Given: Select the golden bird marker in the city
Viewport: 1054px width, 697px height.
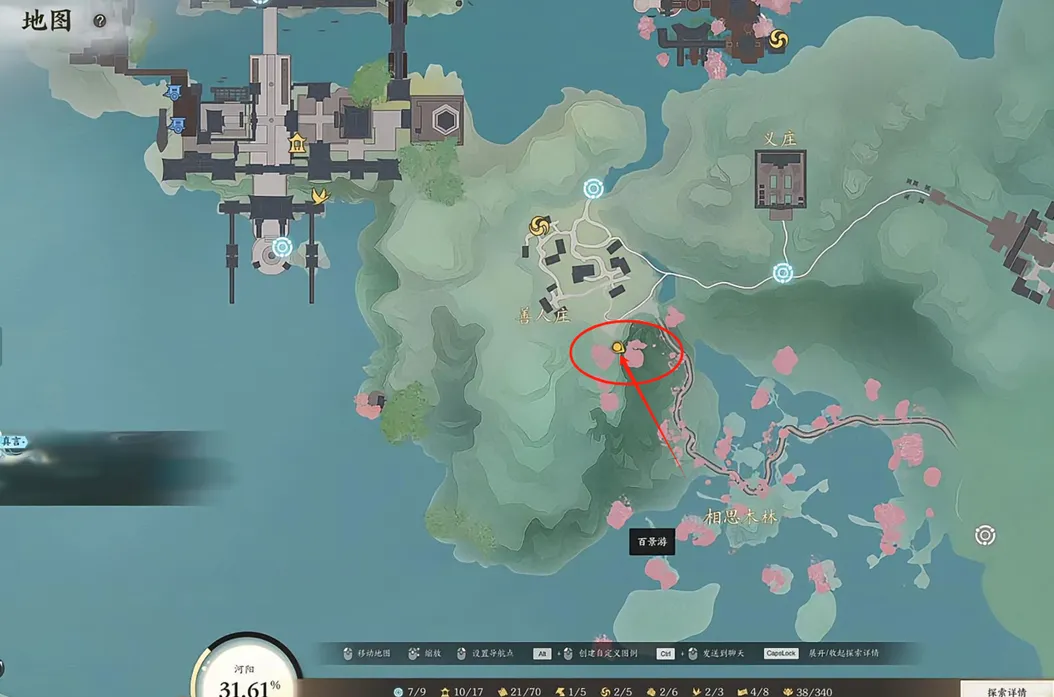Looking at the screenshot, I should coord(320,196).
